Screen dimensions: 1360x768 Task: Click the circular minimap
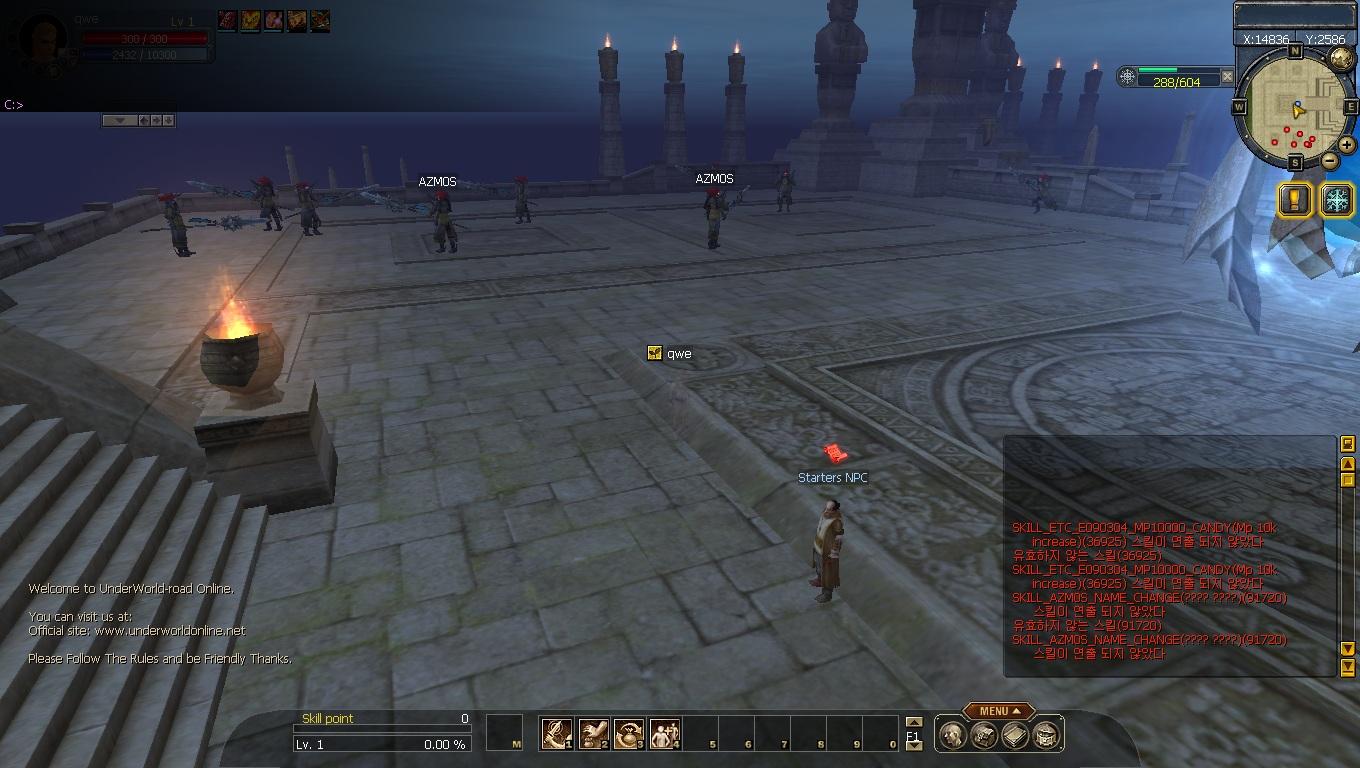pos(1295,107)
